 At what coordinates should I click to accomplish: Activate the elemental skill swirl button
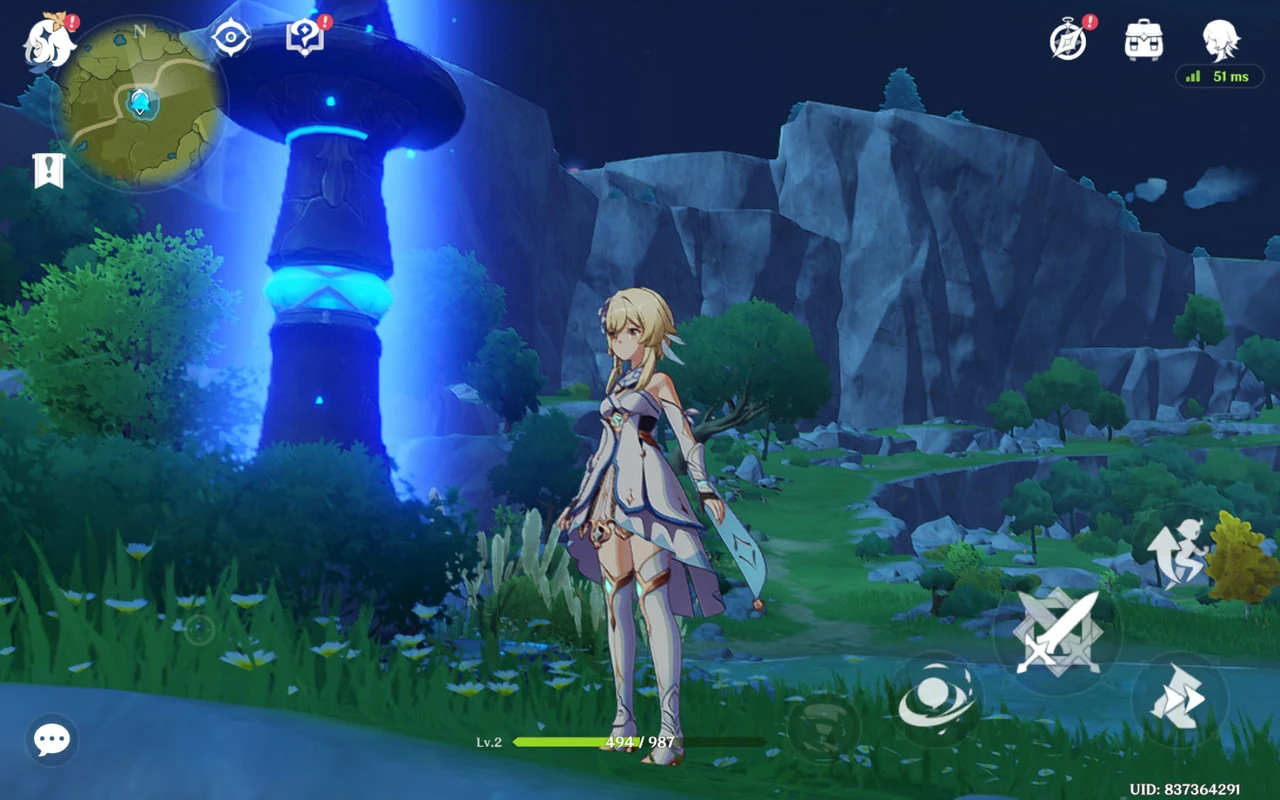click(937, 701)
